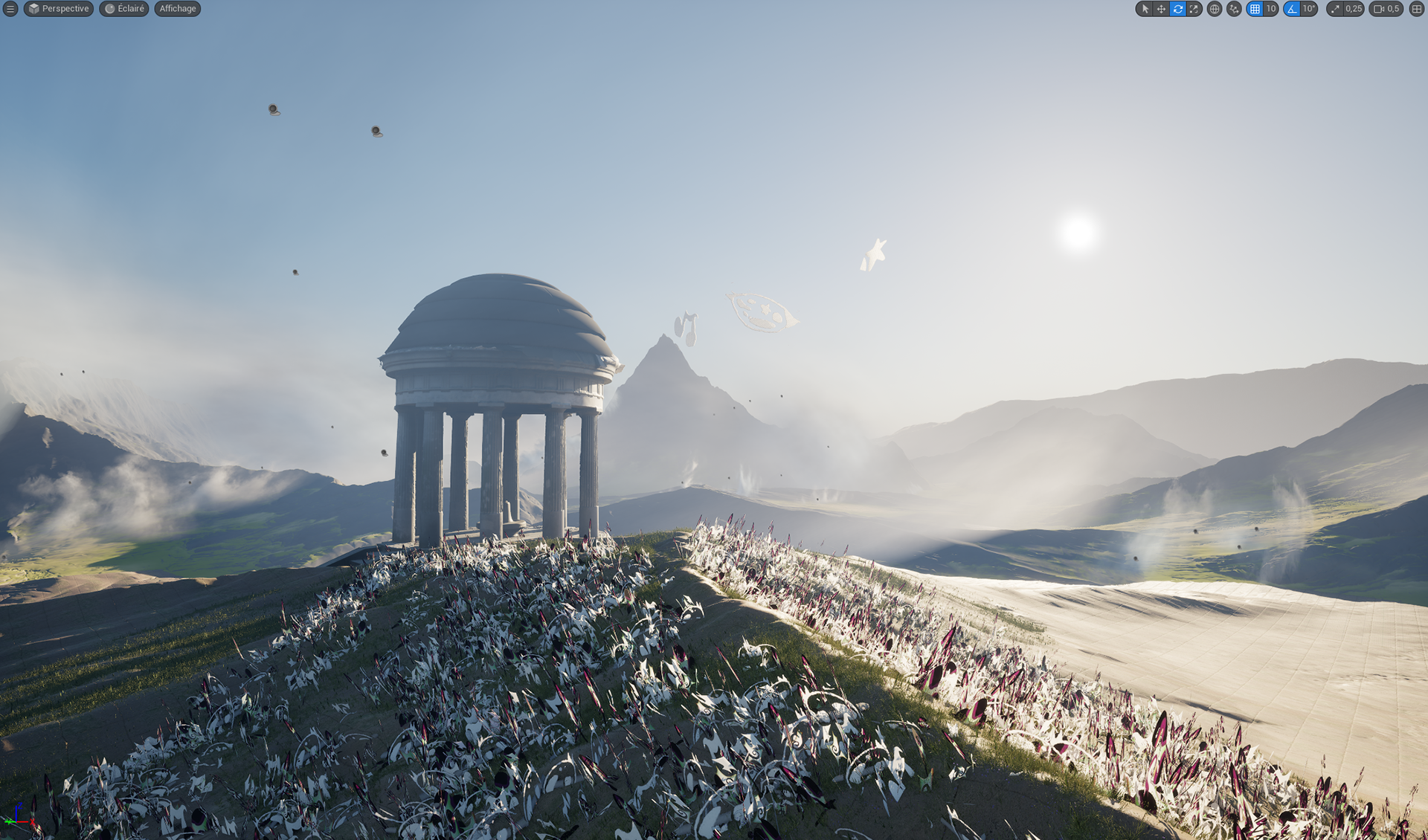Toggle grid snapping with the grid icon

pos(1255,9)
